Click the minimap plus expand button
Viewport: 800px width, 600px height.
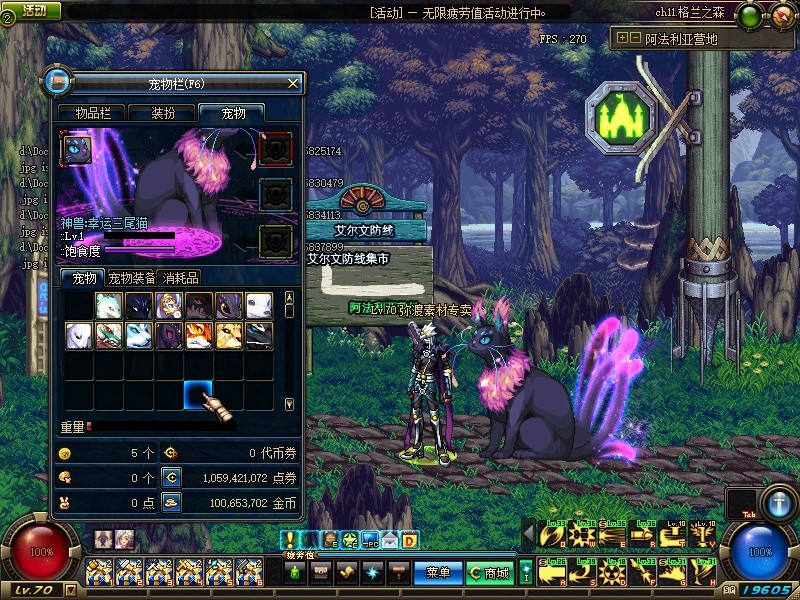[622, 38]
